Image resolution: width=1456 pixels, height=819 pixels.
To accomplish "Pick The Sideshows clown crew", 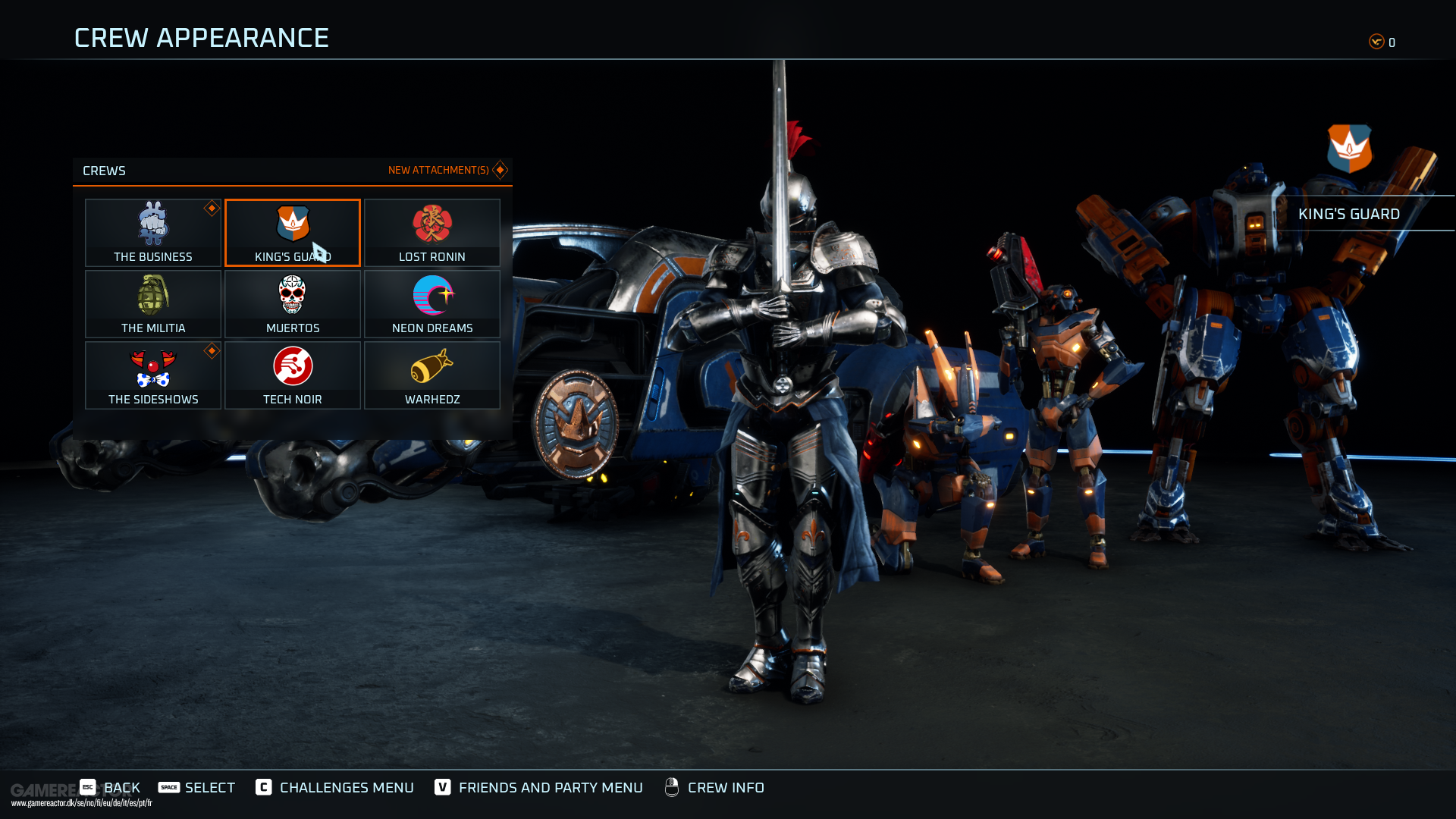I will pos(153,375).
